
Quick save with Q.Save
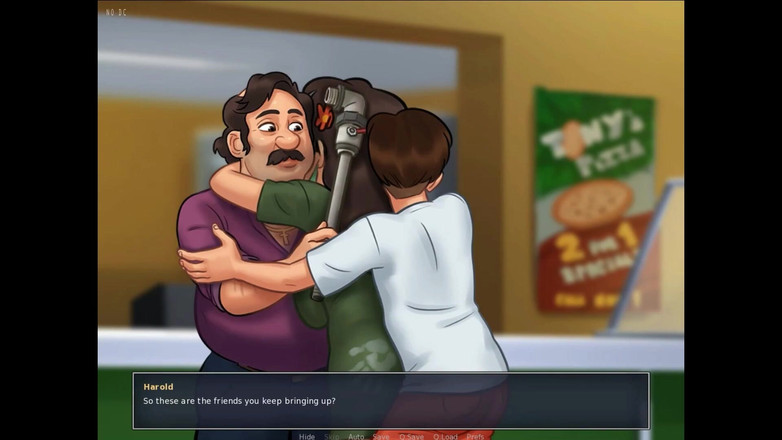[x=411, y=436]
